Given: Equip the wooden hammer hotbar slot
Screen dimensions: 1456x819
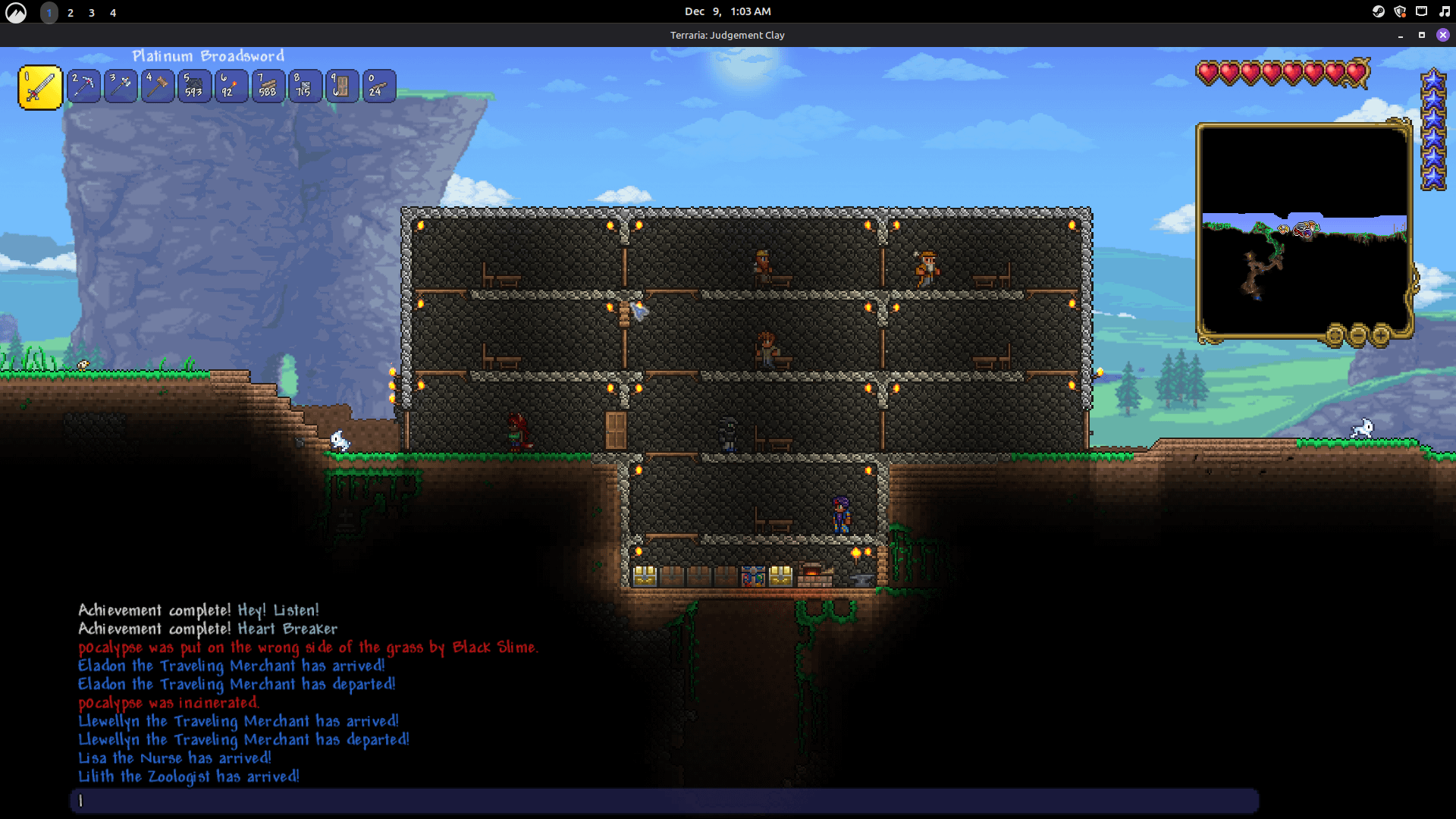Looking at the screenshot, I should (x=158, y=86).
